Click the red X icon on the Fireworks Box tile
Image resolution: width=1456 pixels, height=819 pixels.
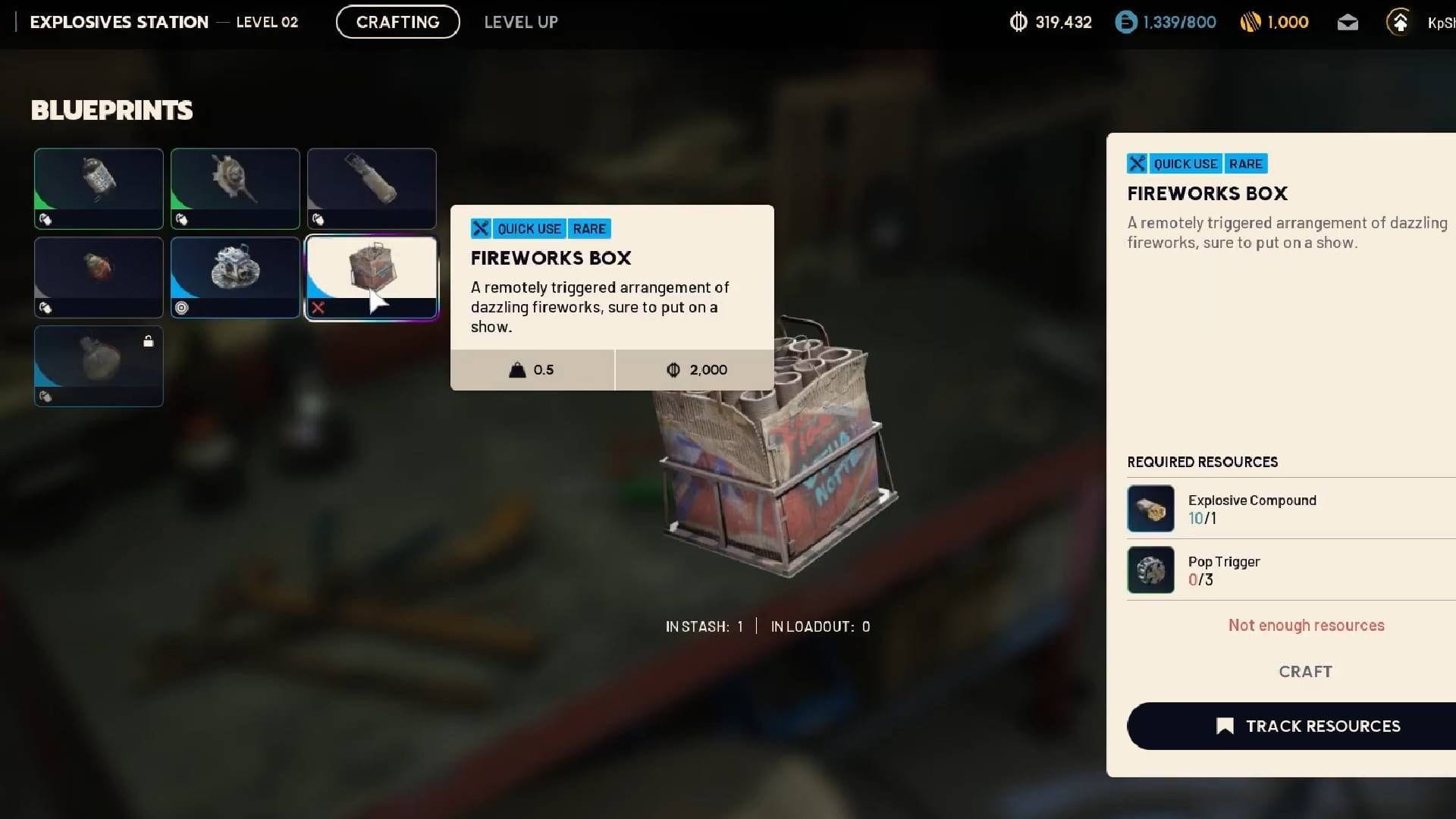tap(318, 307)
